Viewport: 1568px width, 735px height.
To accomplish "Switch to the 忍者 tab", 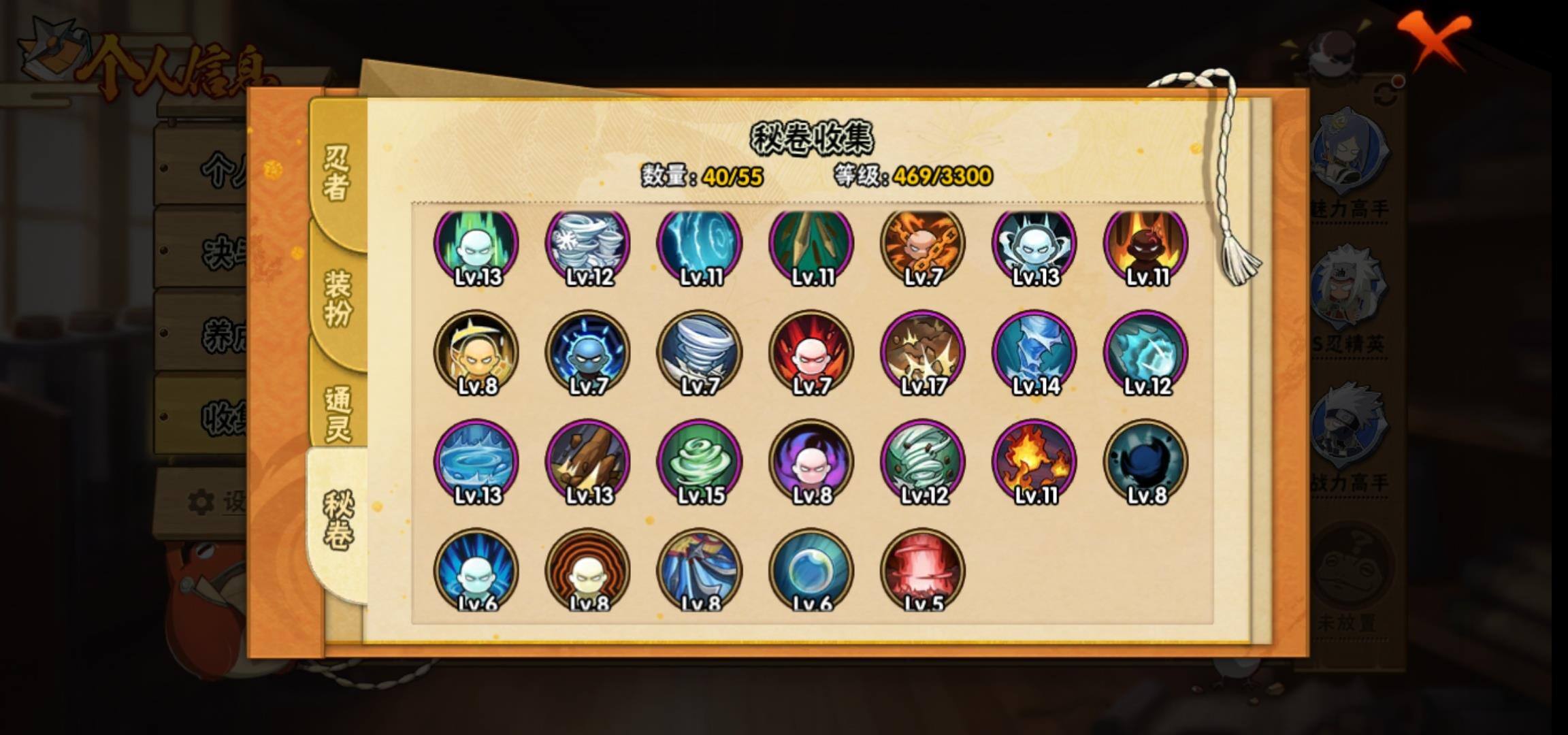I will [337, 172].
